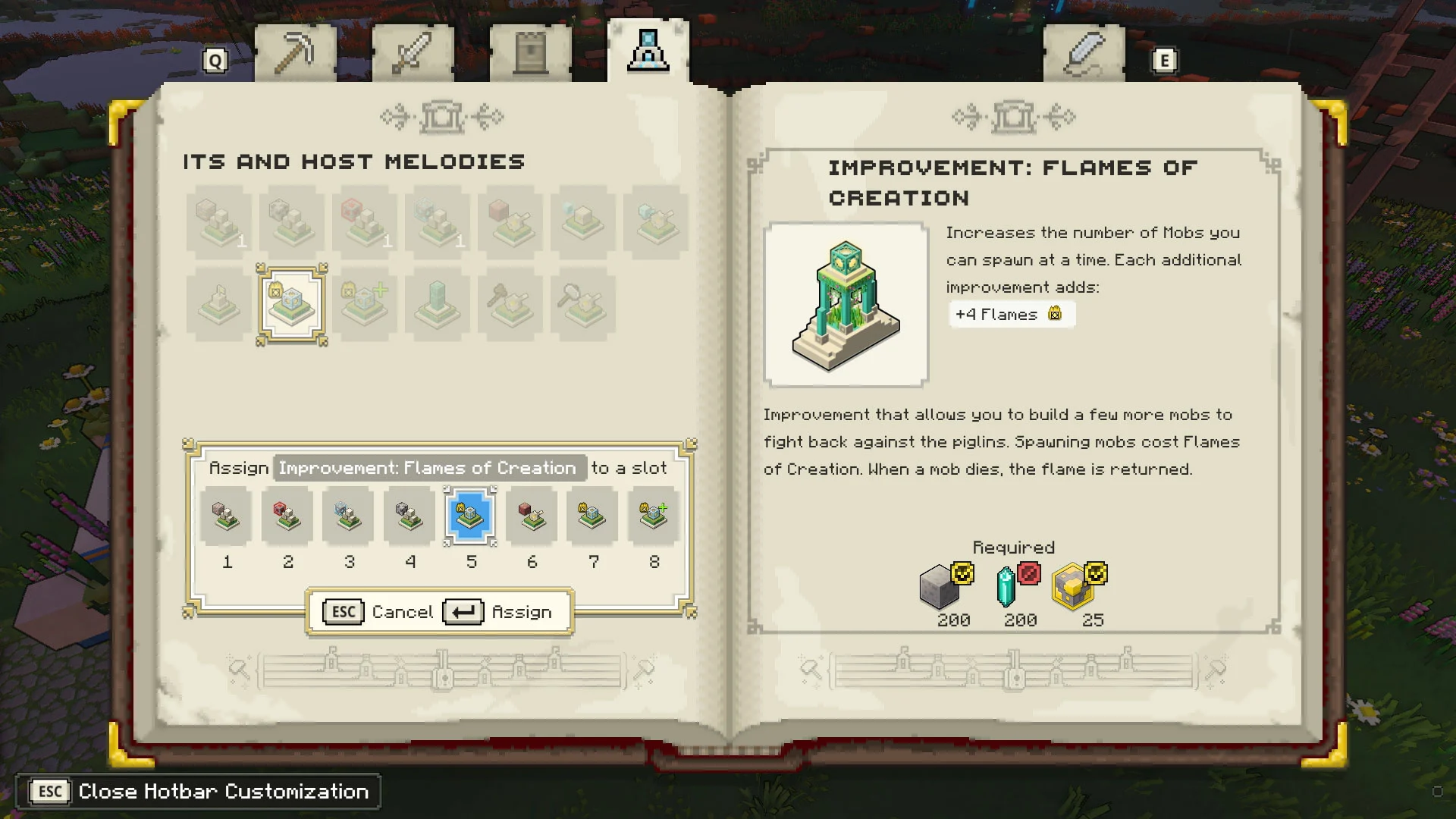Assign to hotbar slot 3

pos(348,517)
